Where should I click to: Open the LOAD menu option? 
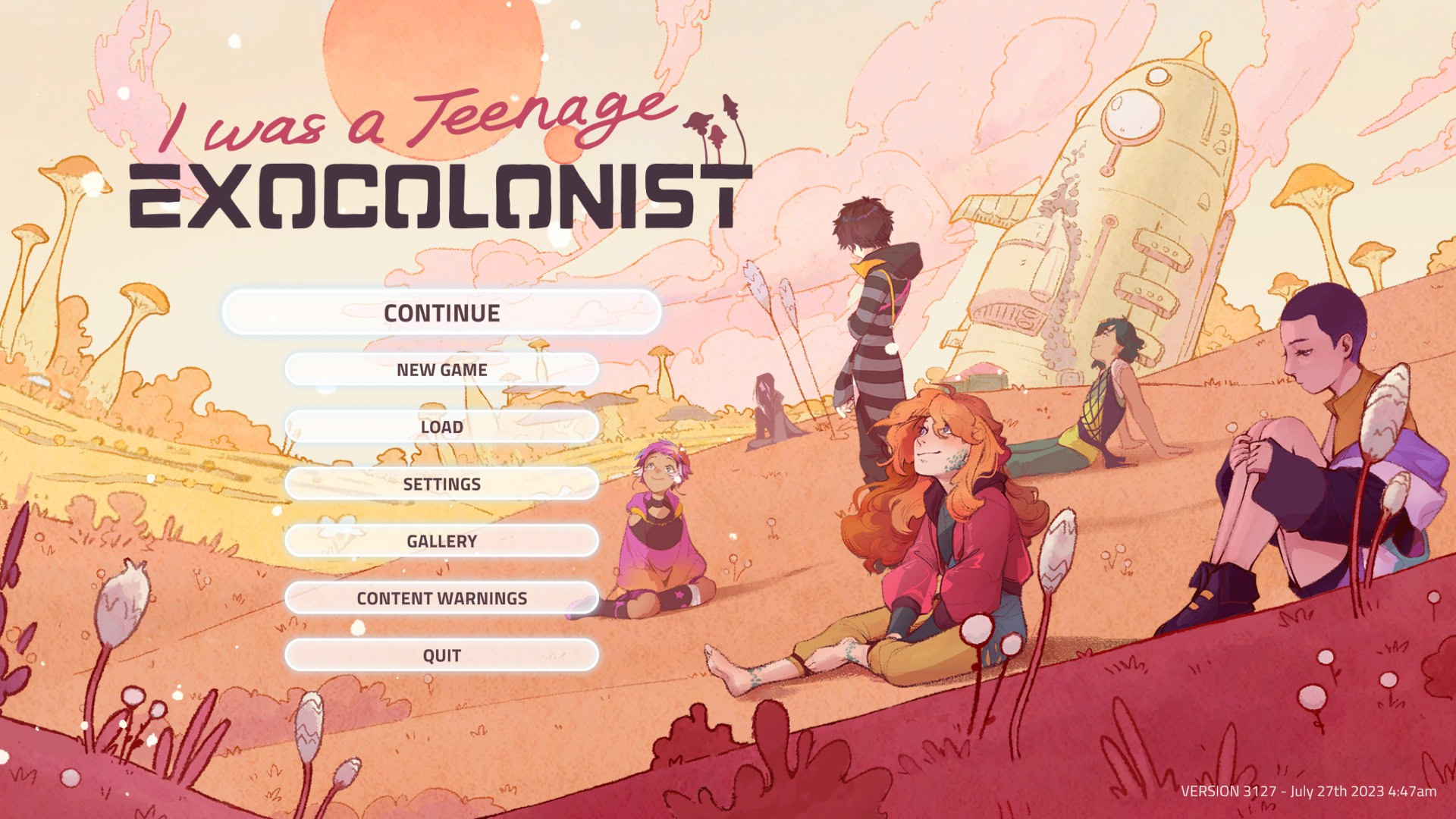(x=442, y=427)
